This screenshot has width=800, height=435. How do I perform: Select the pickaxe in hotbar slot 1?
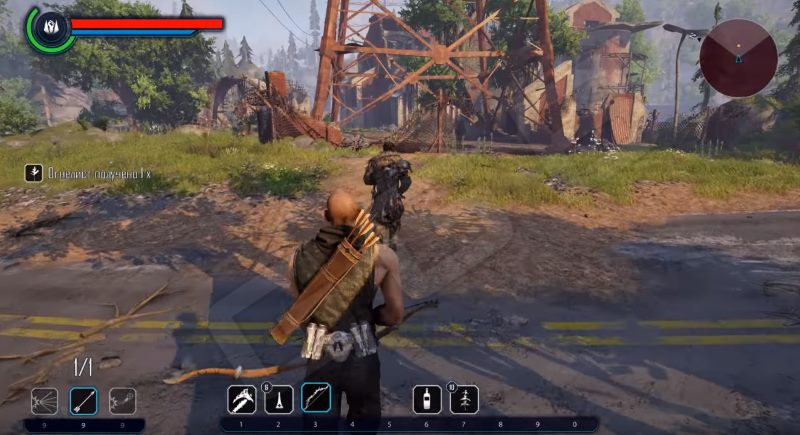(x=242, y=399)
